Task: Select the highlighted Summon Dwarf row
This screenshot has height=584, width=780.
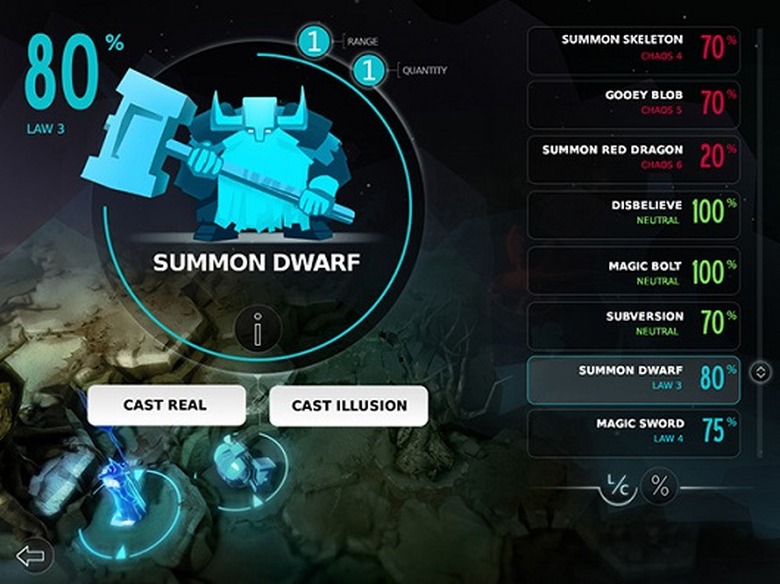Action: 633,380
